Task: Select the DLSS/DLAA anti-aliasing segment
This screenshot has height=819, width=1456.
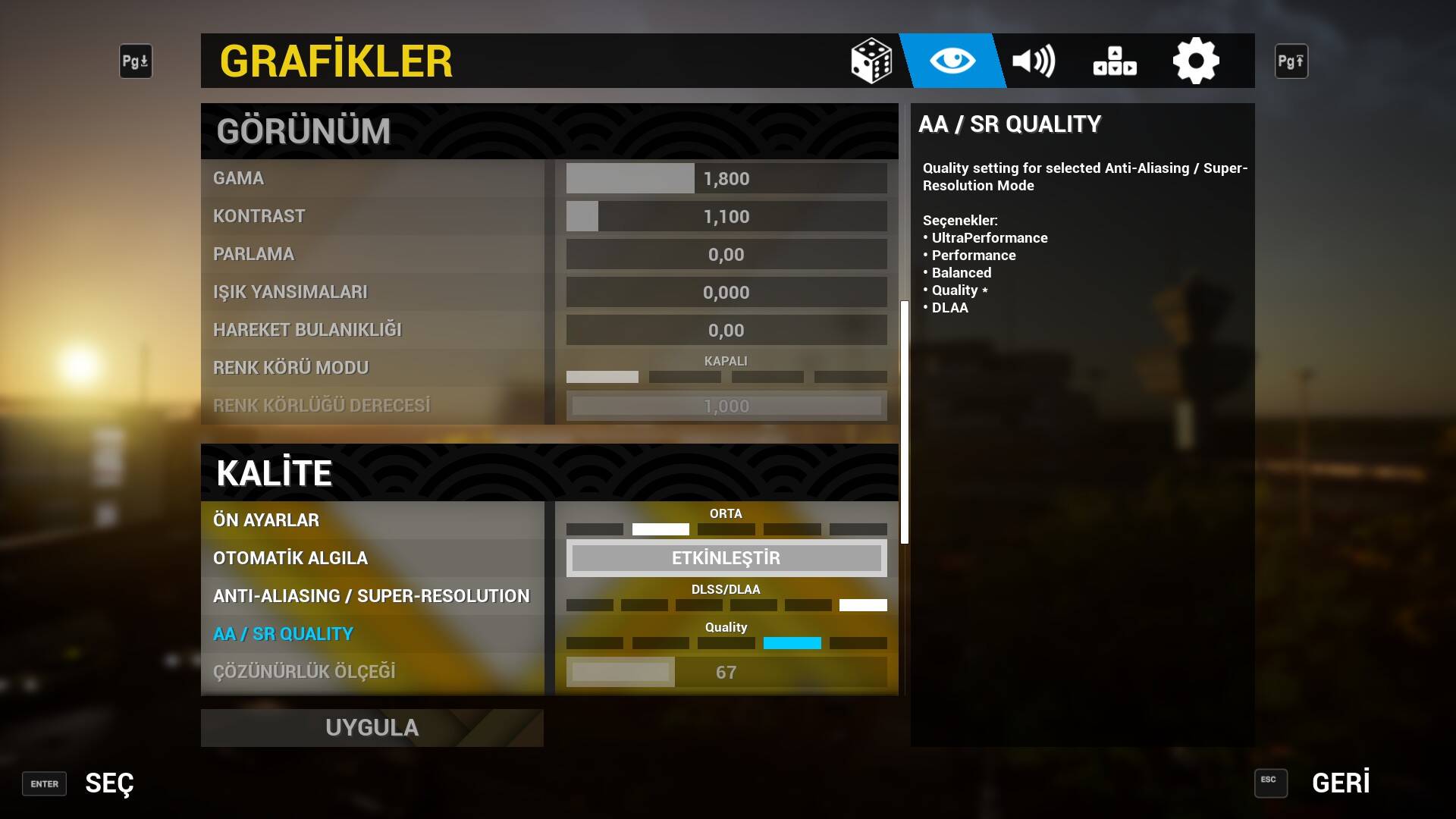Action: click(x=863, y=605)
